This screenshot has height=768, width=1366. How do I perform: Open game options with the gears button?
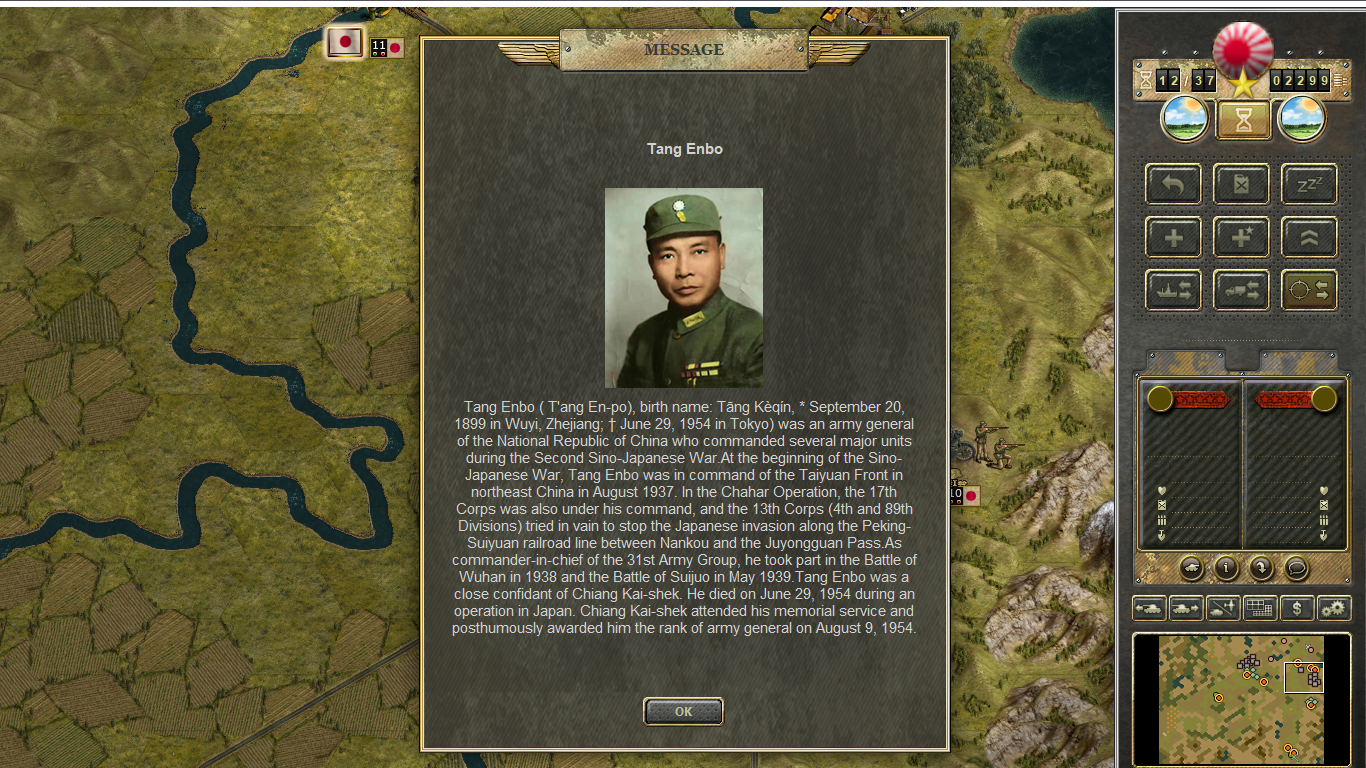1333,608
